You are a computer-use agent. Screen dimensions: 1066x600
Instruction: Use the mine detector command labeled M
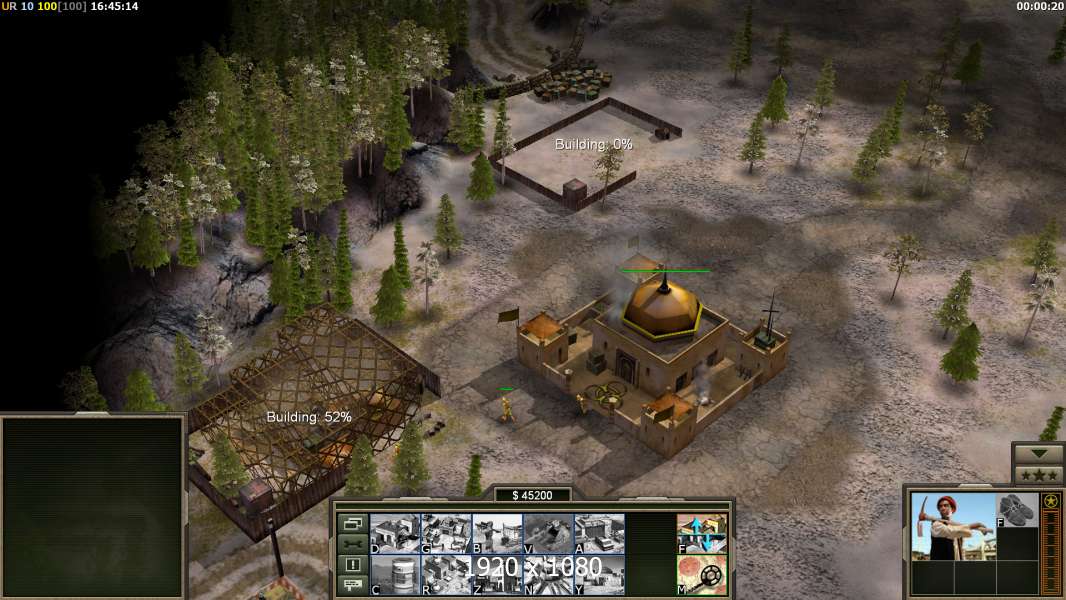click(x=701, y=574)
